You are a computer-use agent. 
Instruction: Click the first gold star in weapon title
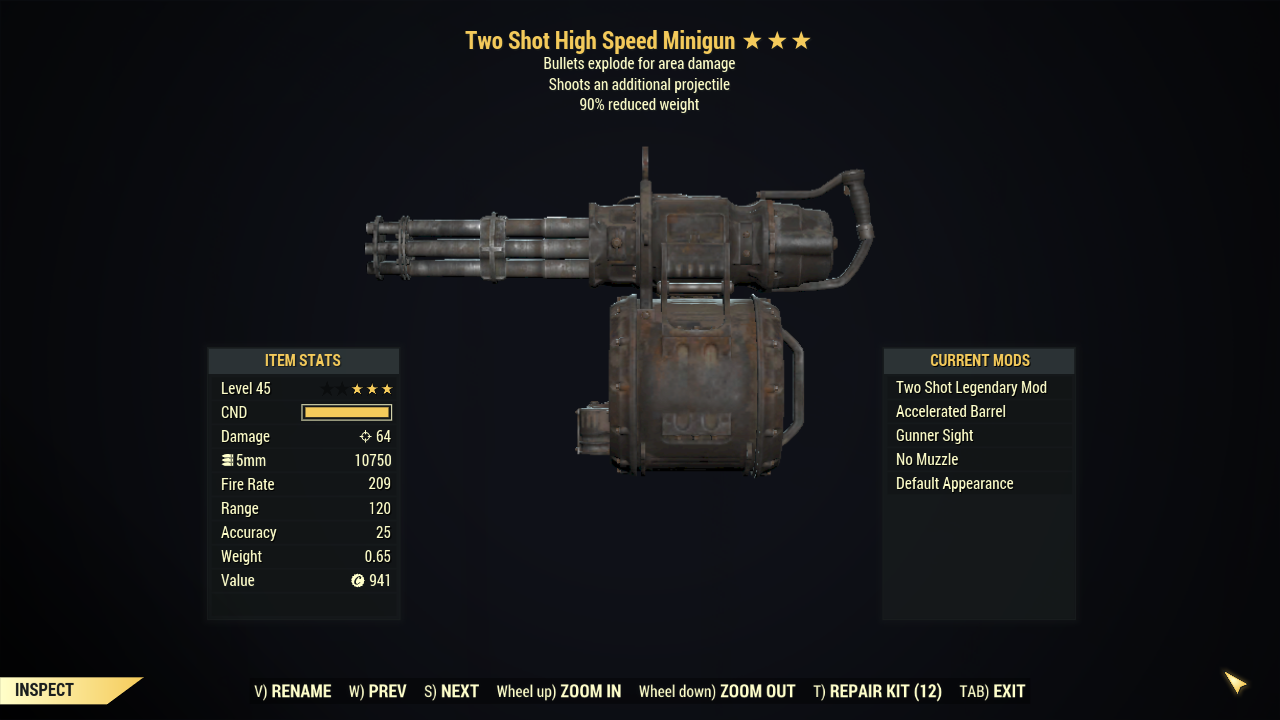[x=752, y=41]
